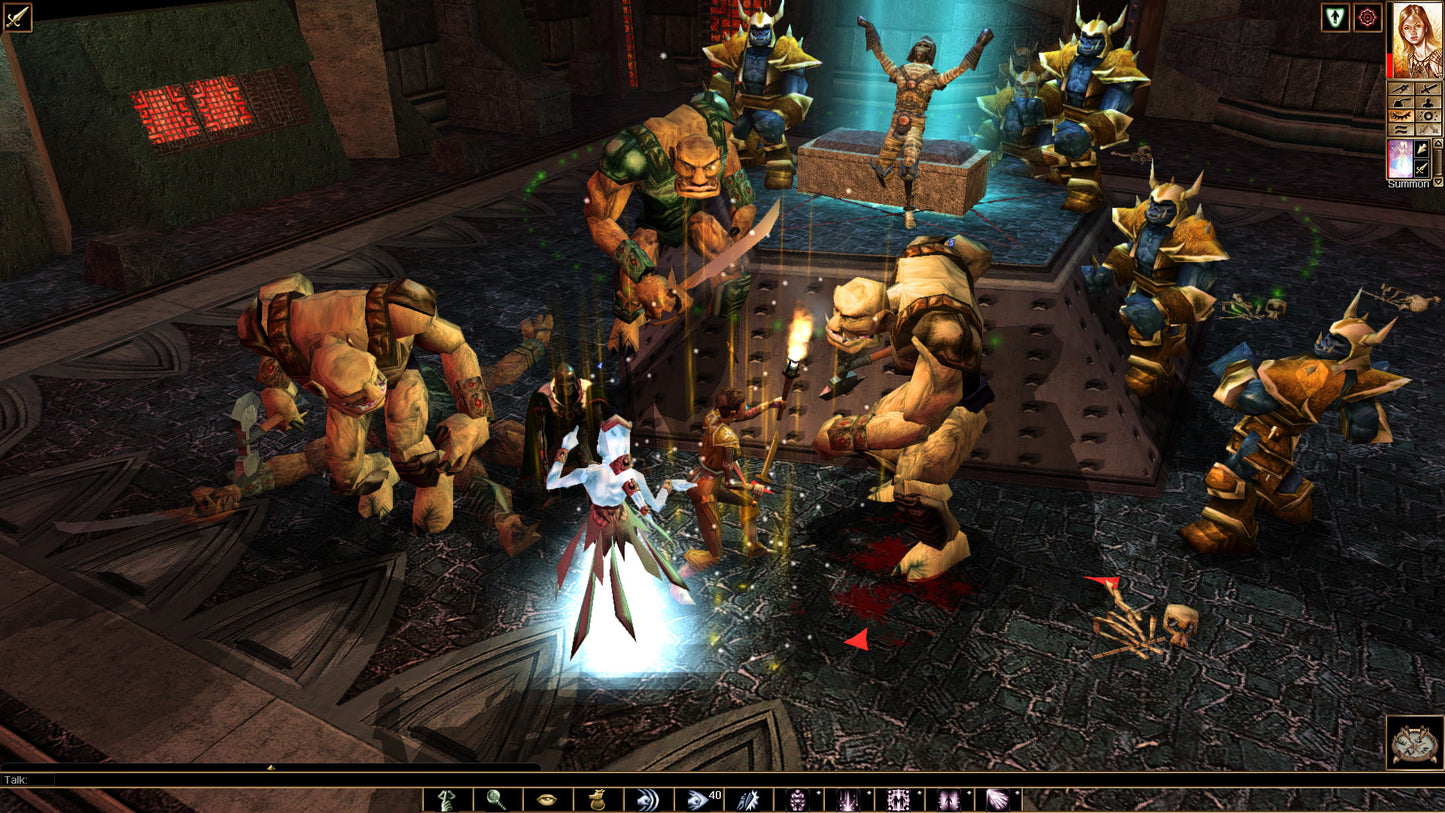The image size is (1445, 813).
Task: Cast the spell showing 40 uses remaining
Action: (699, 798)
